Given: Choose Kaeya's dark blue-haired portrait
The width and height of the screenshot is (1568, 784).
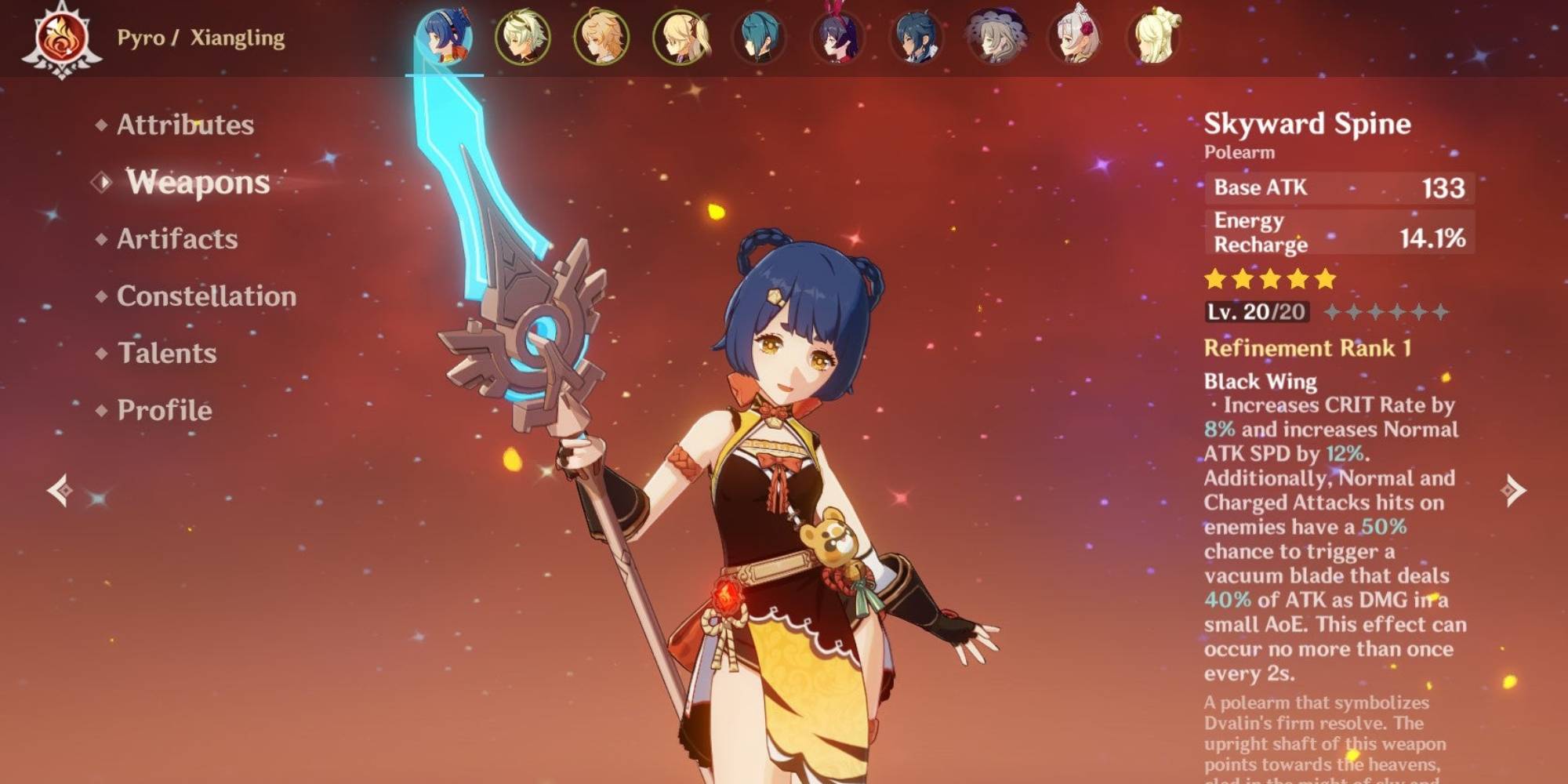Looking at the screenshot, I should click(916, 37).
